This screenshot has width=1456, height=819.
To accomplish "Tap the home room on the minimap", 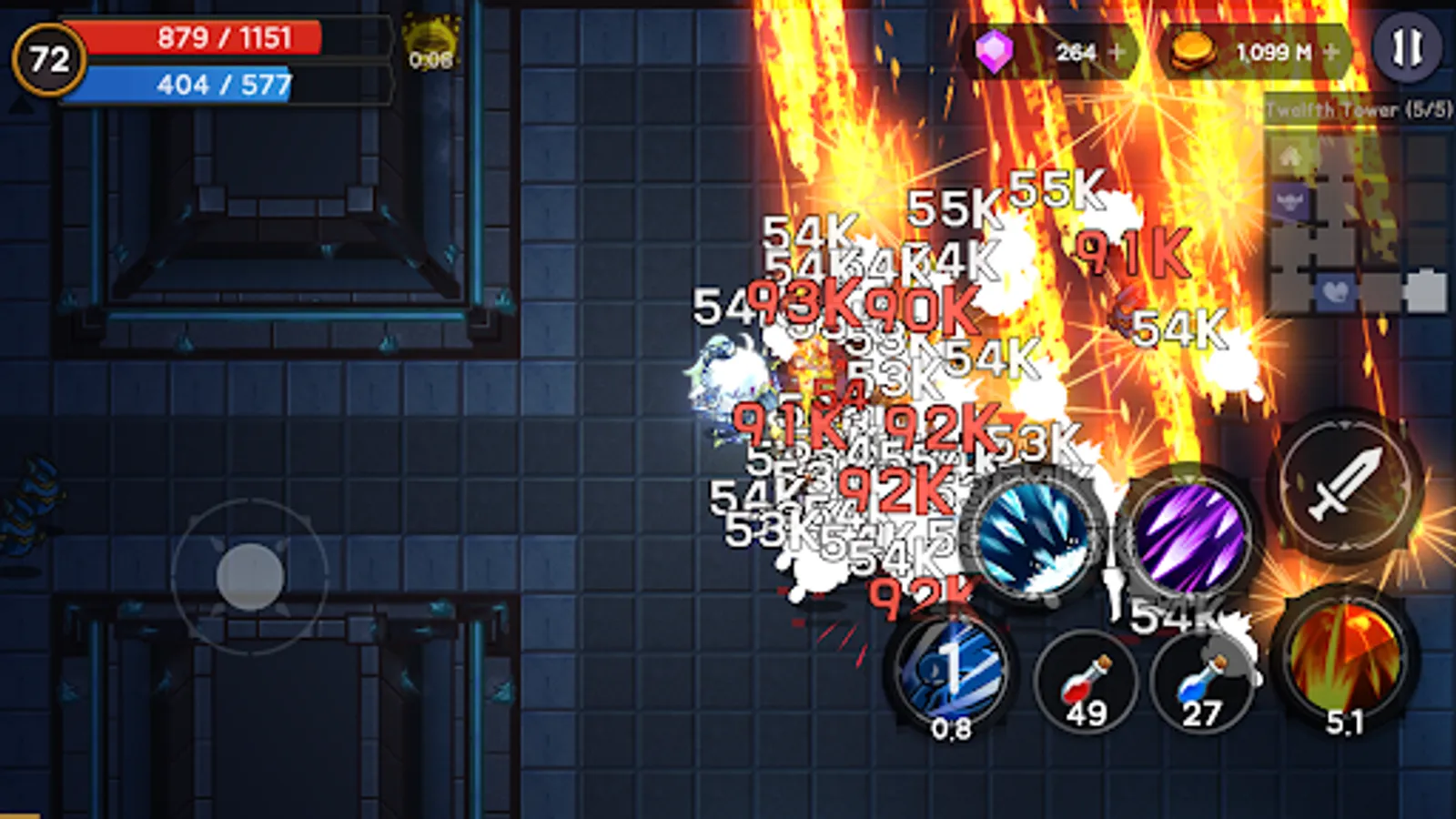I will coord(1289,155).
